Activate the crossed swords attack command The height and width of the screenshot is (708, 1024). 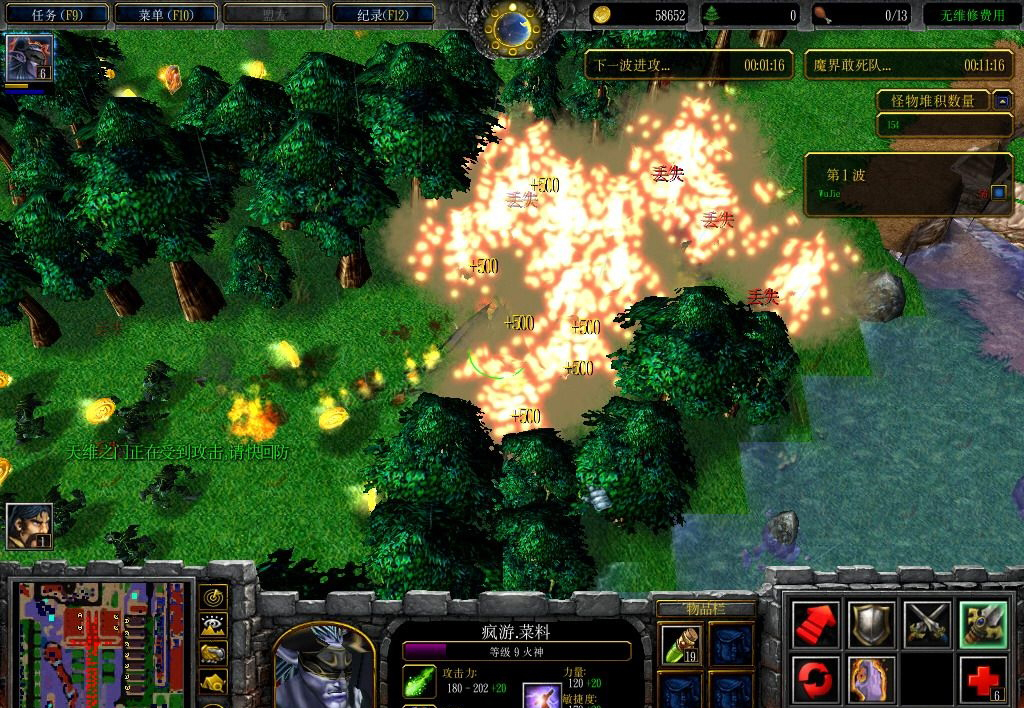click(927, 625)
